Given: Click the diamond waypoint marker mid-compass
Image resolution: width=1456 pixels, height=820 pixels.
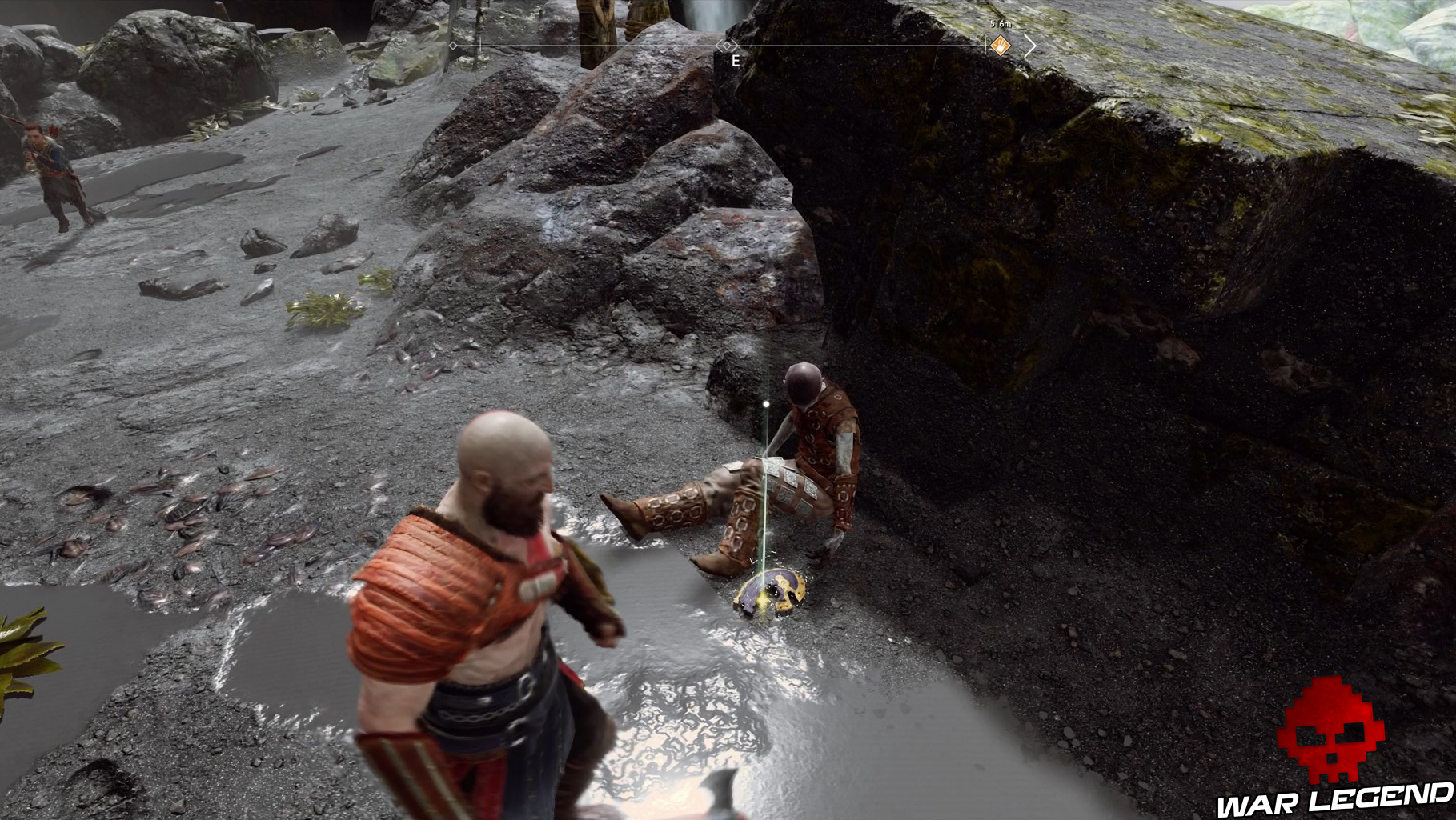Looking at the screenshot, I should [x=725, y=45].
